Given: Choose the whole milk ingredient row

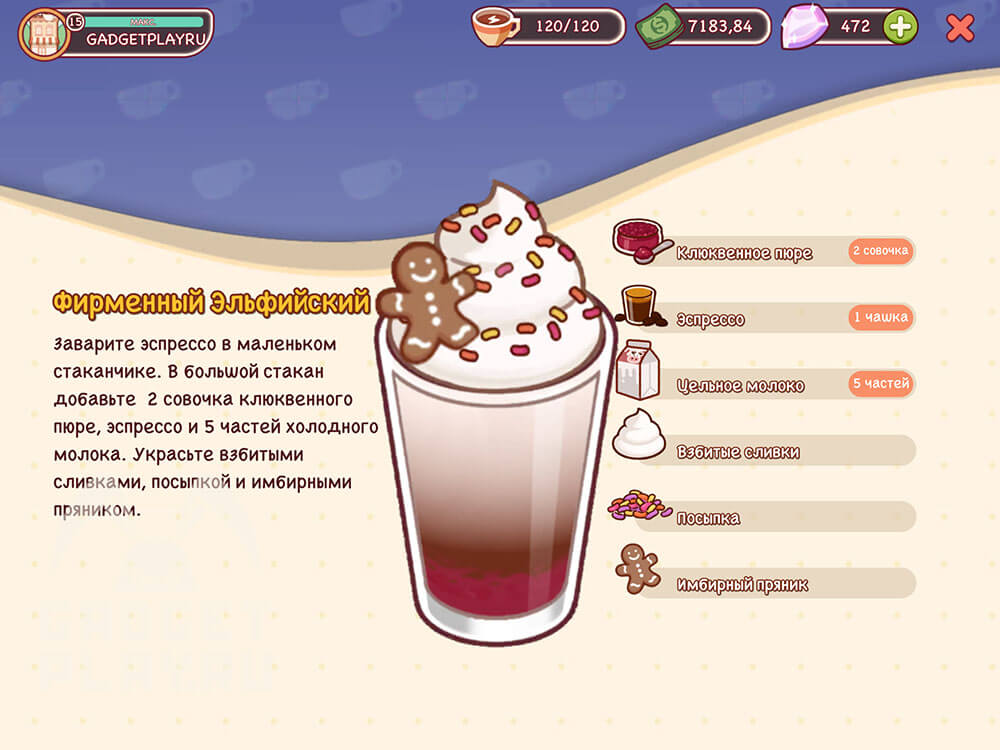Looking at the screenshot, I should (x=765, y=385).
